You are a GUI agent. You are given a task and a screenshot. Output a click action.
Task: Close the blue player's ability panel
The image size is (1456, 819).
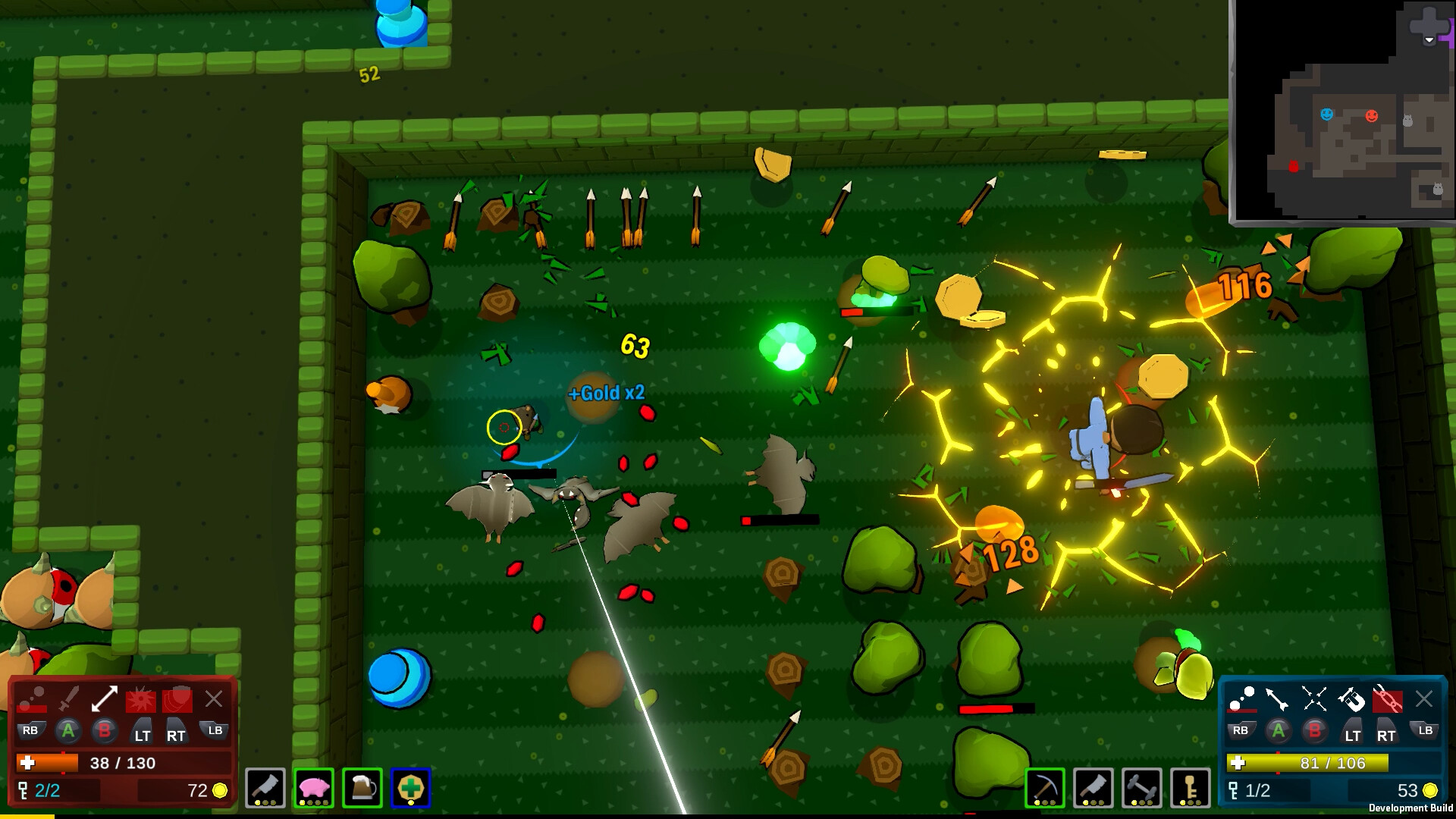click(1424, 698)
